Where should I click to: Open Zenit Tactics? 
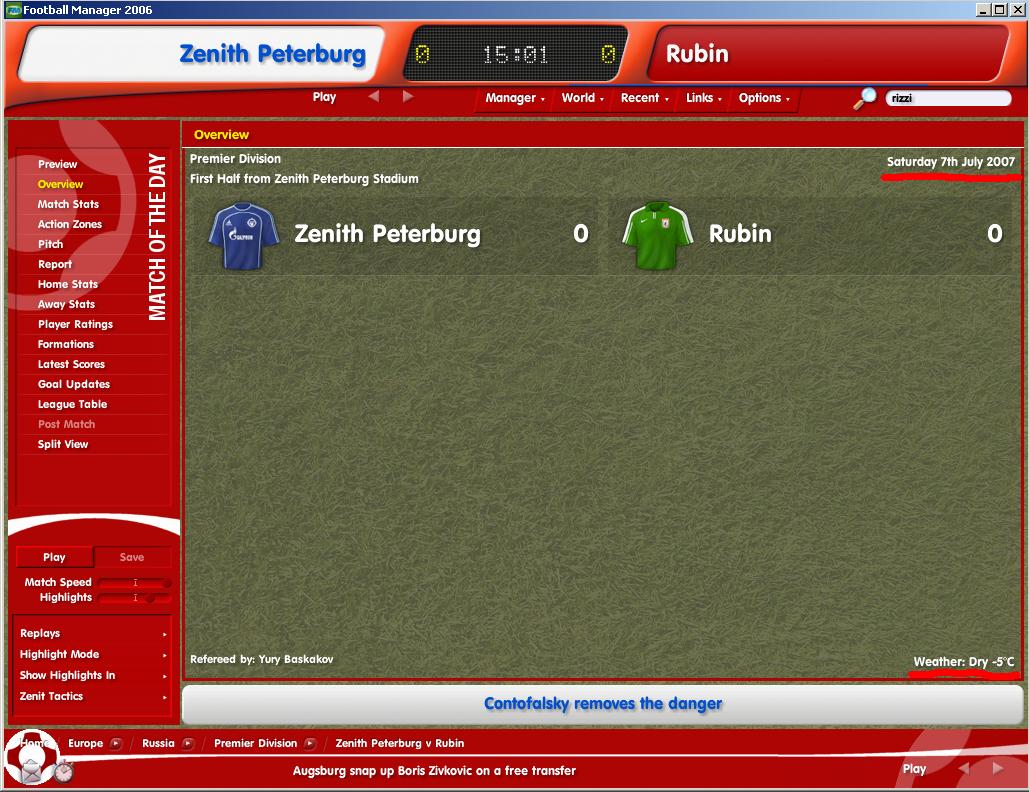point(93,696)
